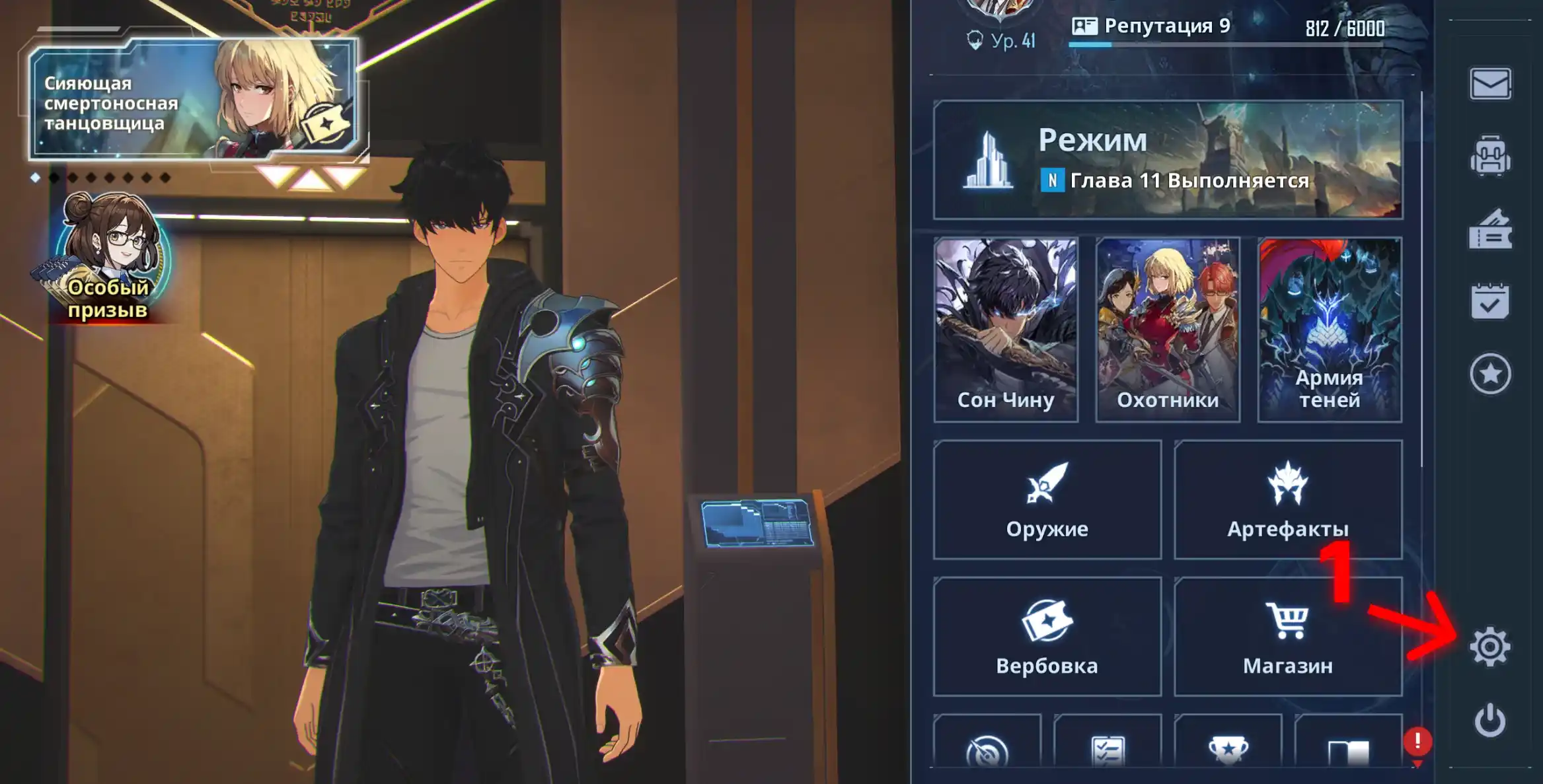
Task: Click the ticket coupon sidebar icon
Action: tap(1490, 230)
